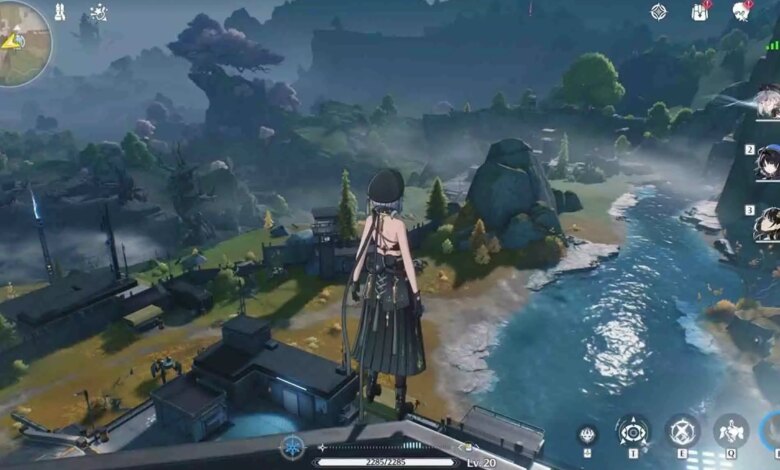This screenshot has width=780, height=470.
Task: Activate the targeting-reticle skill labeled T
Action: pyautogui.click(x=632, y=432)
